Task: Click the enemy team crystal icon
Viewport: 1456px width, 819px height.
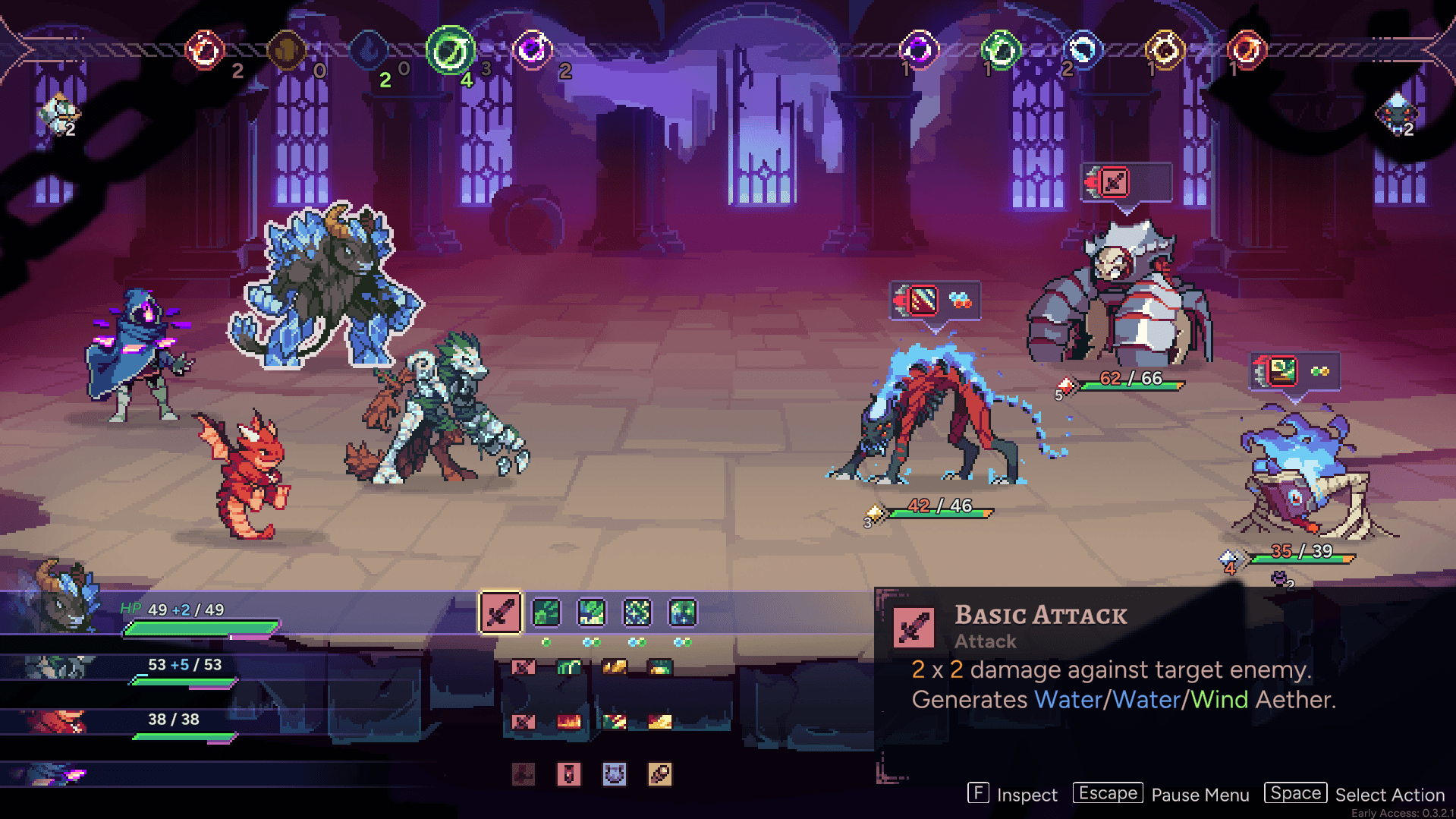Action: click(1396, 115)
